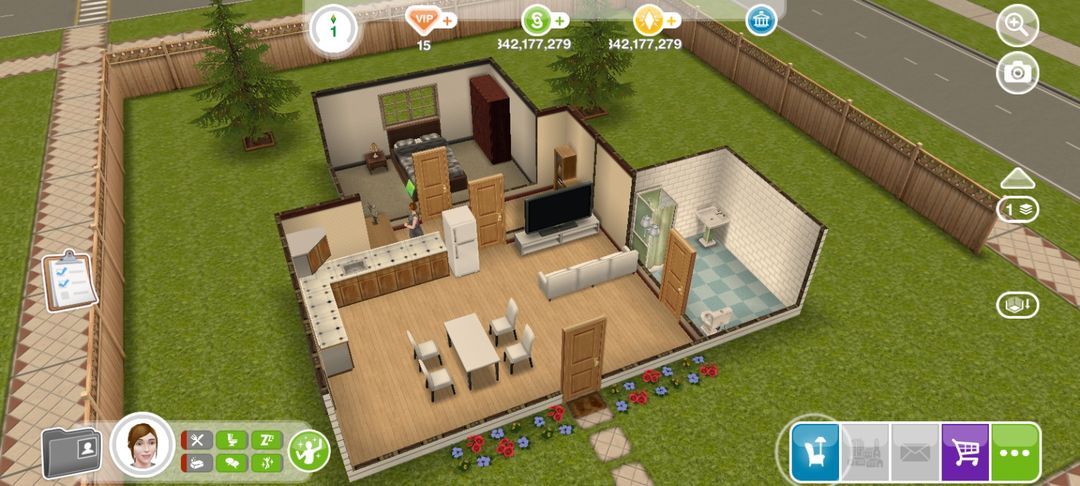The height and width of the screenshot is (486, 1080).
Task: Click the fun need dancing figure icon
Action: point(267,463)
